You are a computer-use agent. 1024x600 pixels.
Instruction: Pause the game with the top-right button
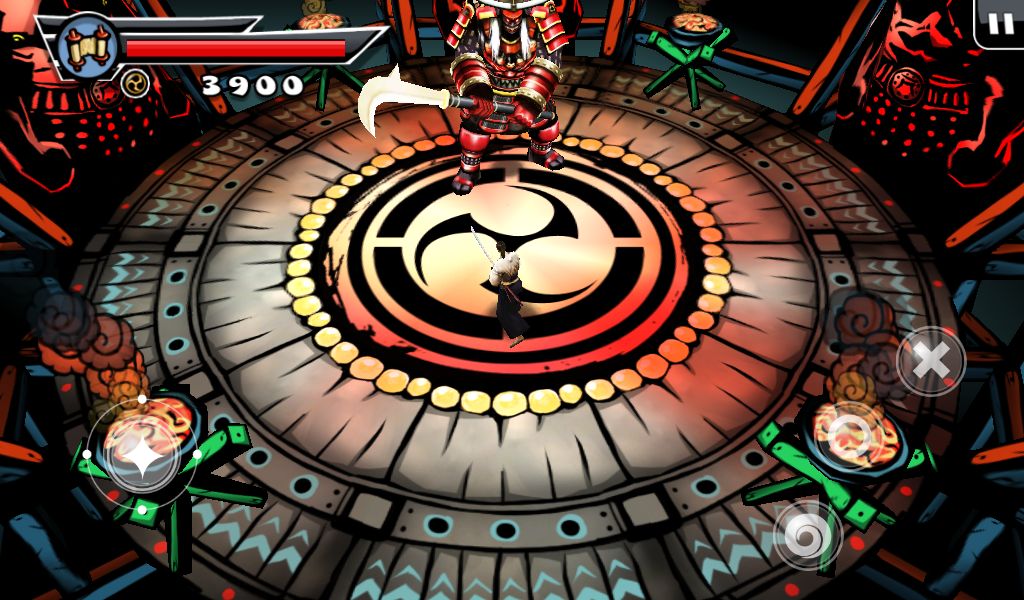[1000, 24]
